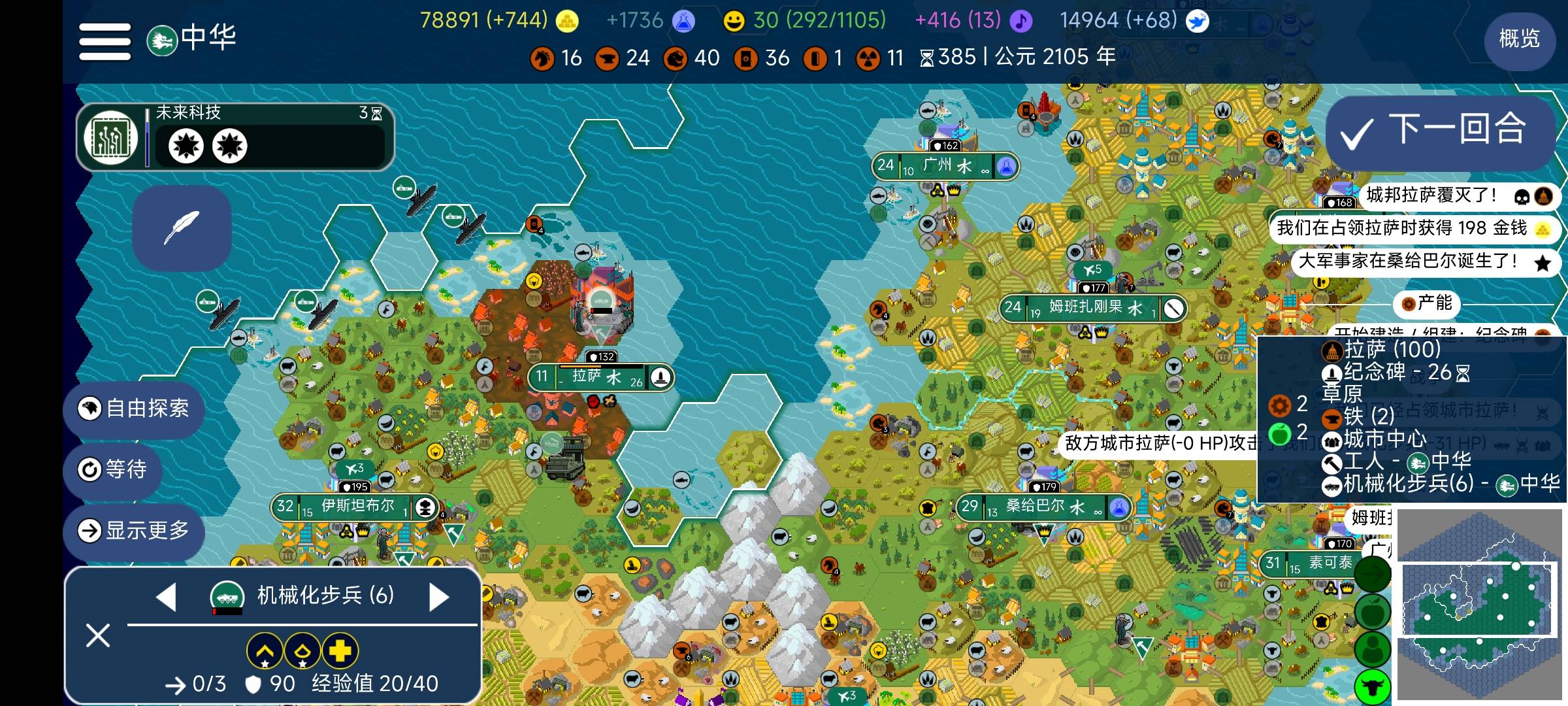
Task: Open the hamburger main menu
Action: pyautogui.click(x=105, y=41)
